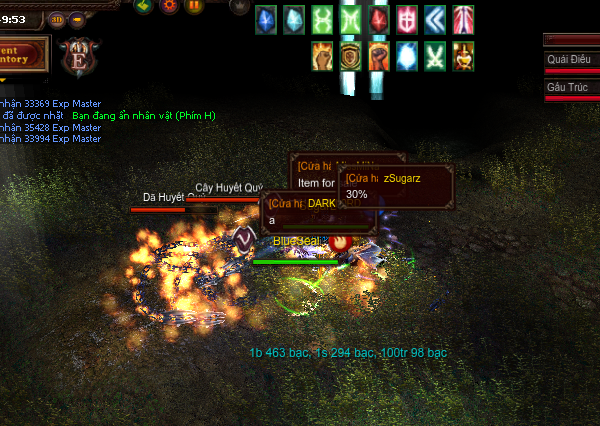Select the dark blue crystal buff icon

click(x=266, y=19)
